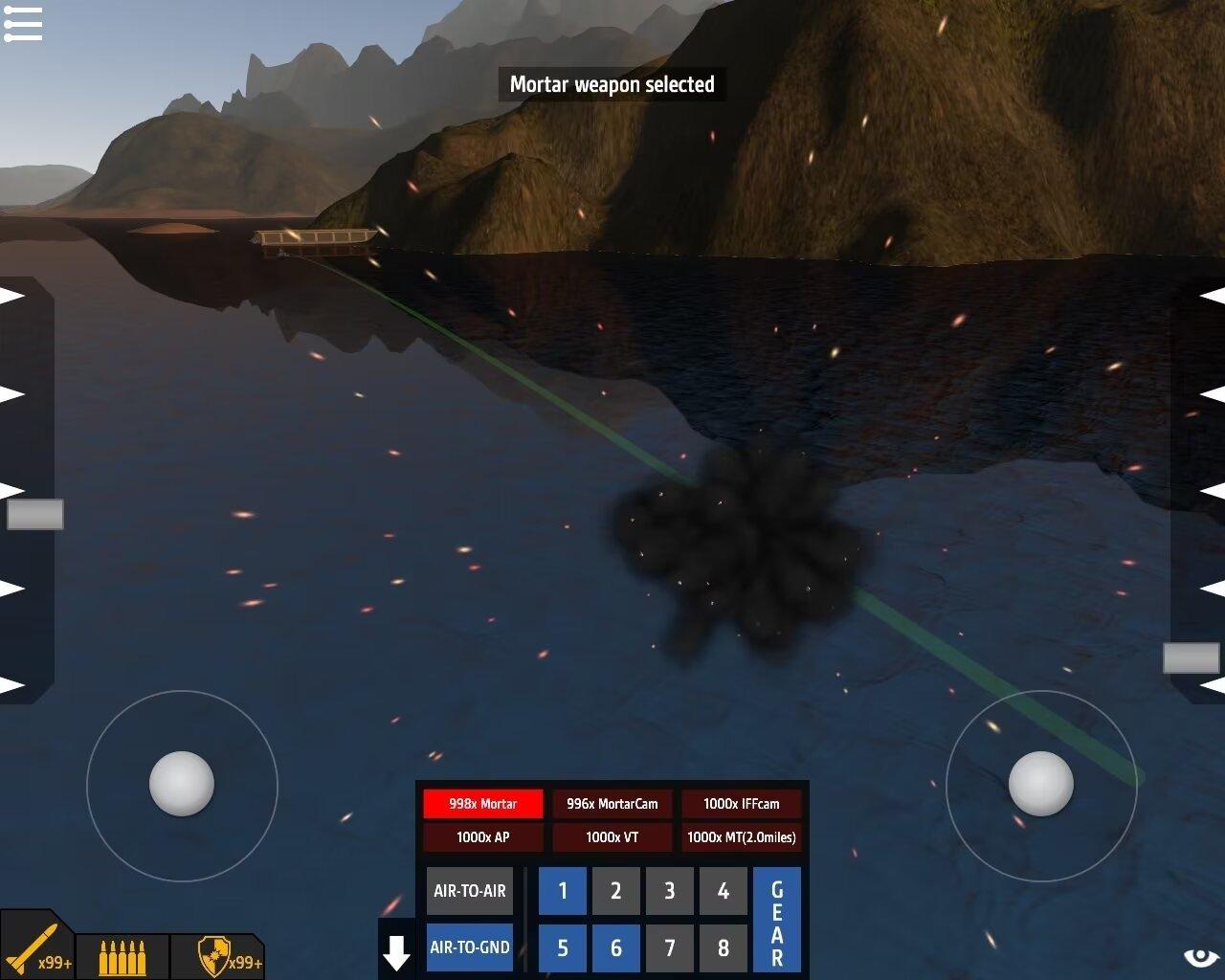The image size is (1225, 980).
Task: Toggle the AIR-TO-GND targeting mode
Action: click(x=469, y=947)
